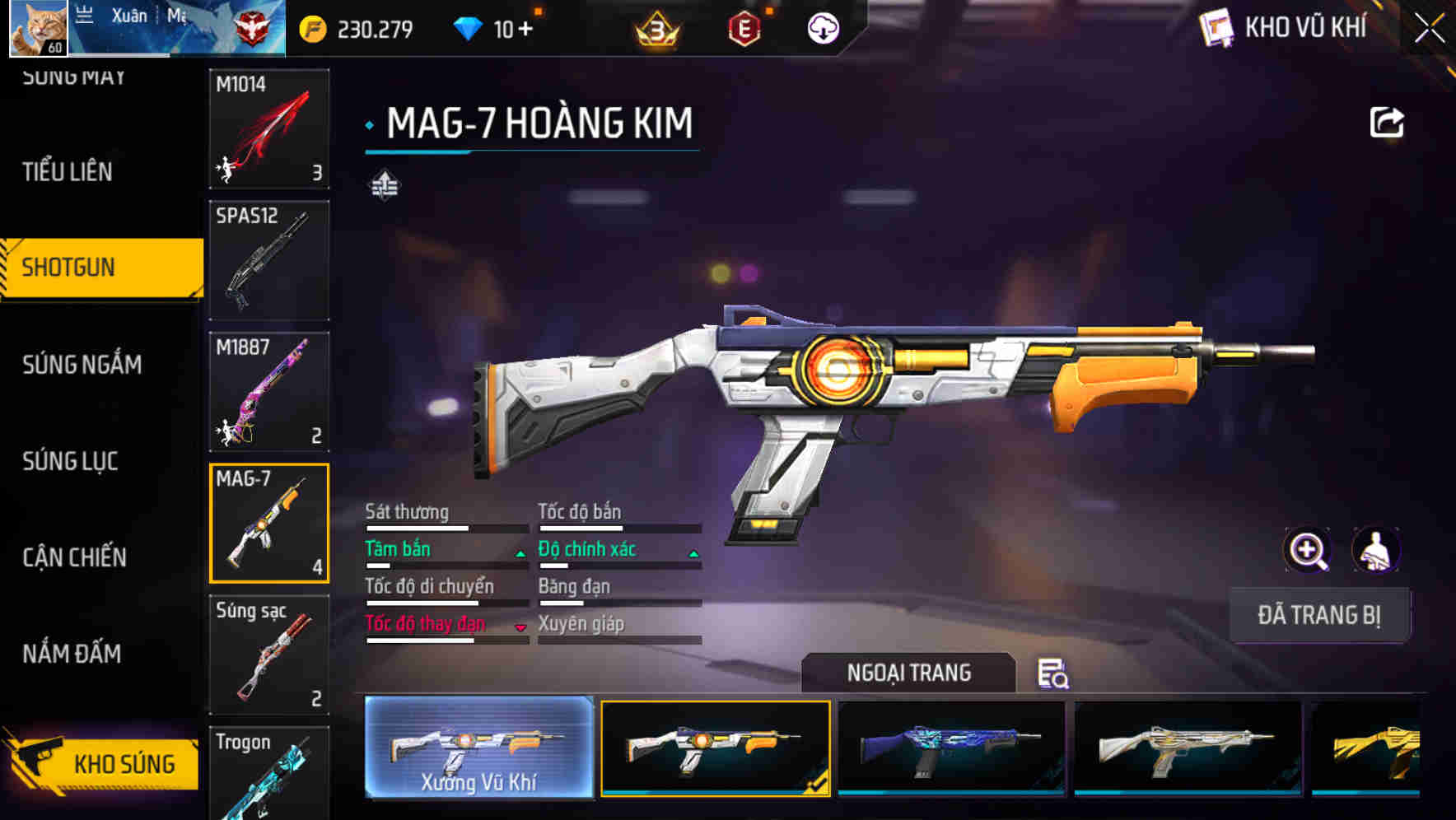The width and height of the screenshot is (1456, 820).
Task: Select the M1887 weapon slot
Action: (x=269, y=392)
